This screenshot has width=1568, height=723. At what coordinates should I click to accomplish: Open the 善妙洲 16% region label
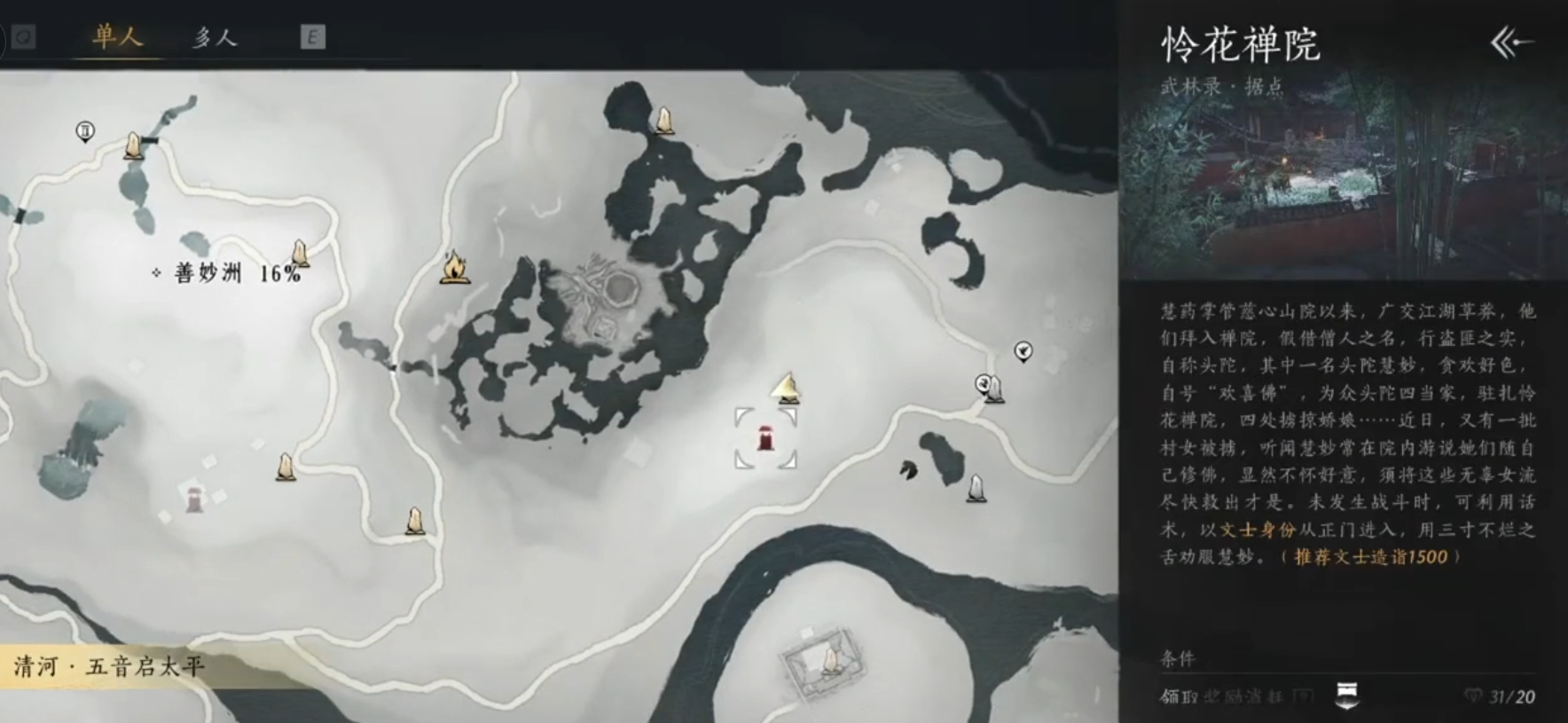[236, 273]
